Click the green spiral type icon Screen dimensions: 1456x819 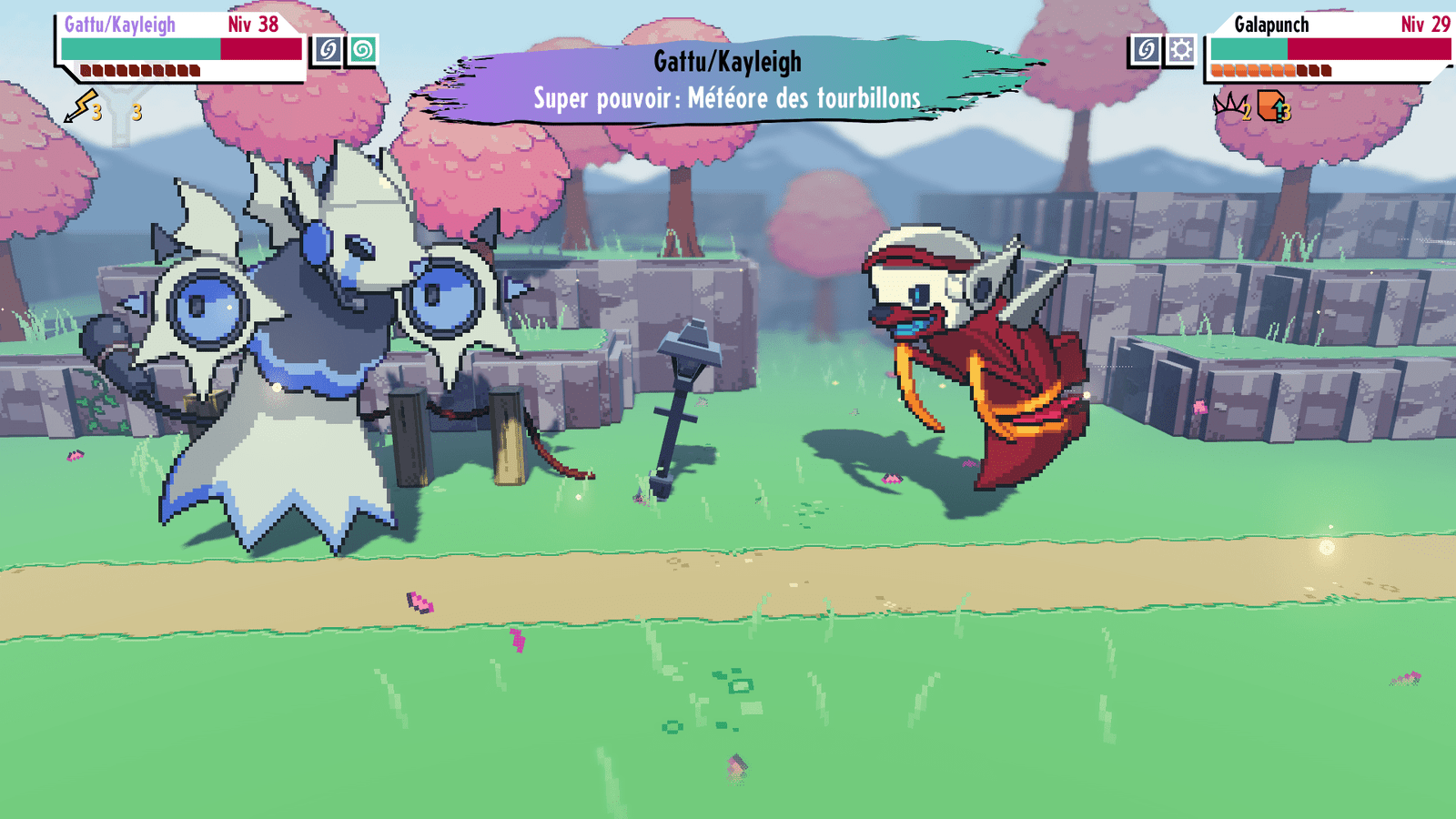point(362,50)
